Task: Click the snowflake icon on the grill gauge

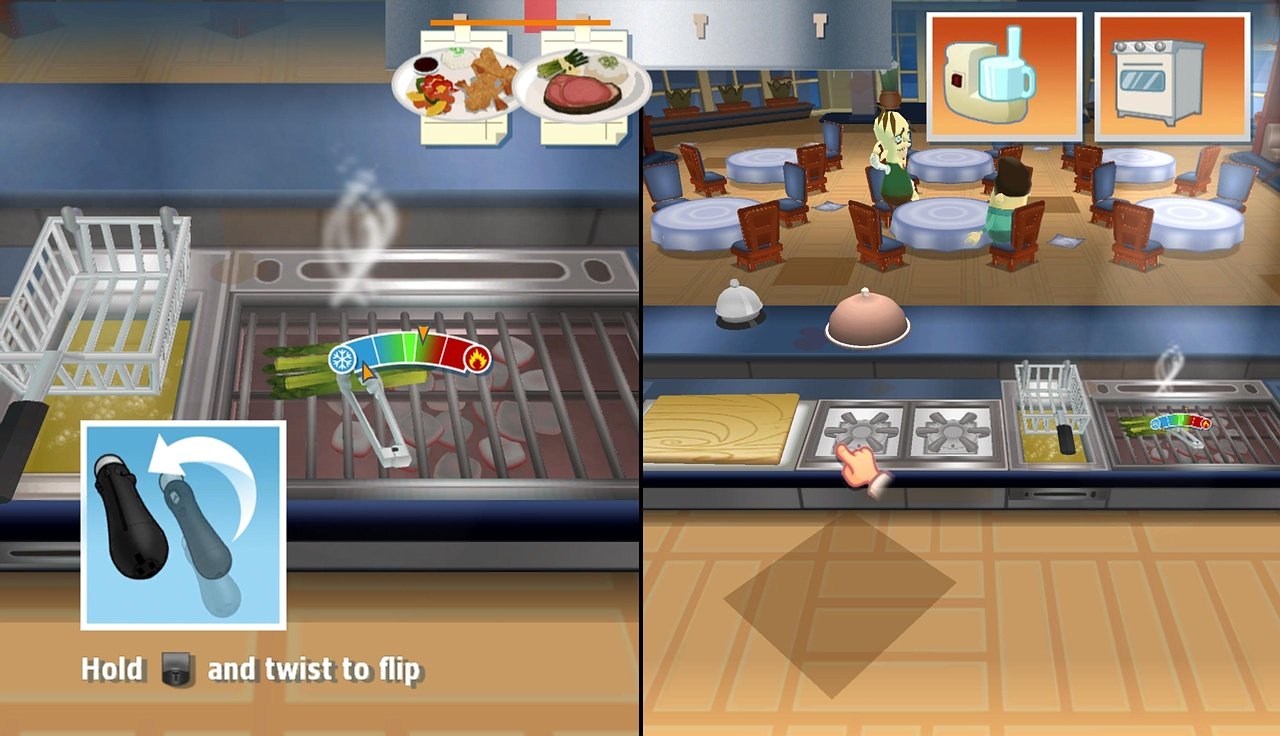Action: pyautogui.click(x=341, y=357)
